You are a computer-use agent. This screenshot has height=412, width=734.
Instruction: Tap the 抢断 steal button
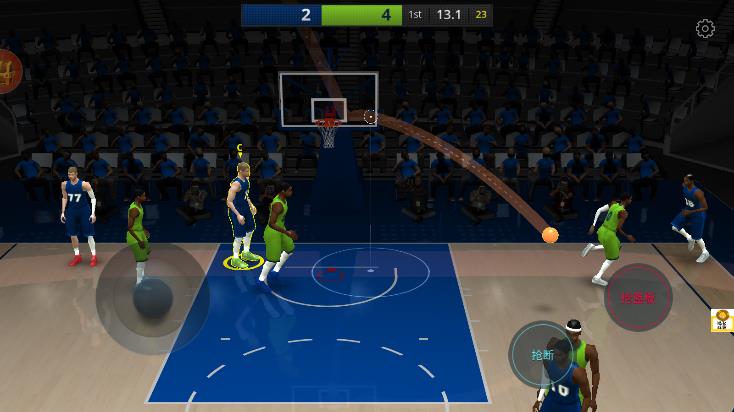[542, 354]
